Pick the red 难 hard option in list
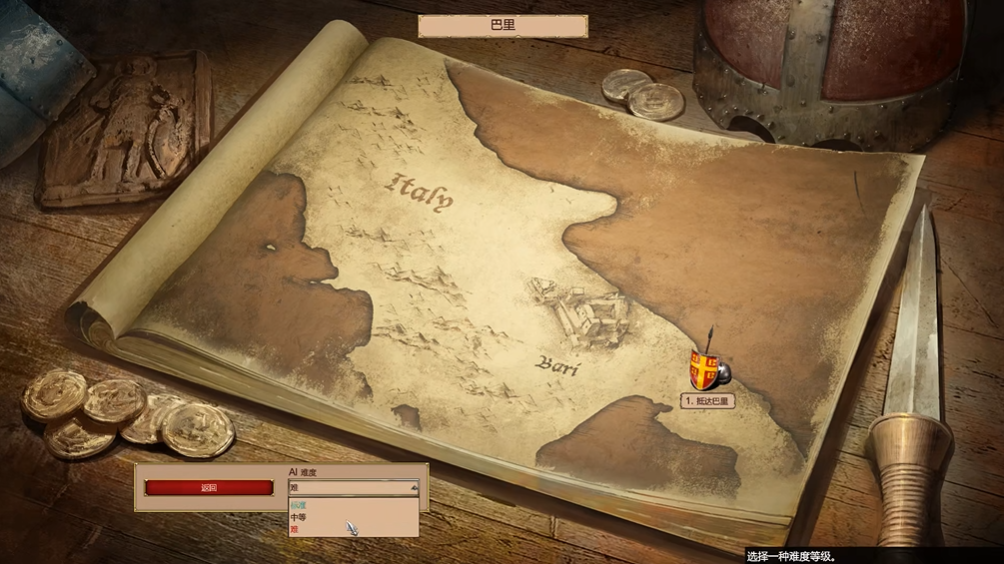 294,530
